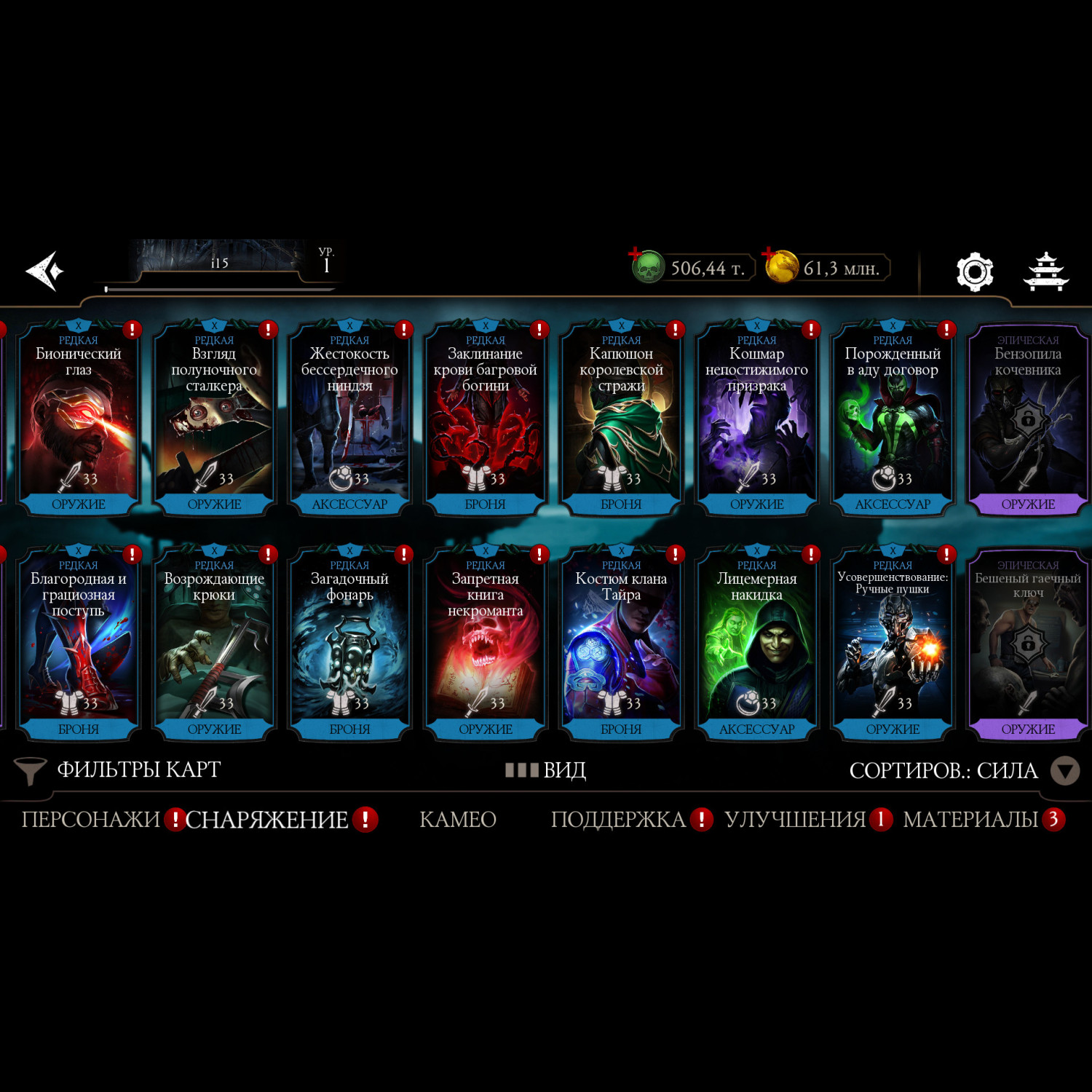Open the gear settings icon

(x=974, y=272)
